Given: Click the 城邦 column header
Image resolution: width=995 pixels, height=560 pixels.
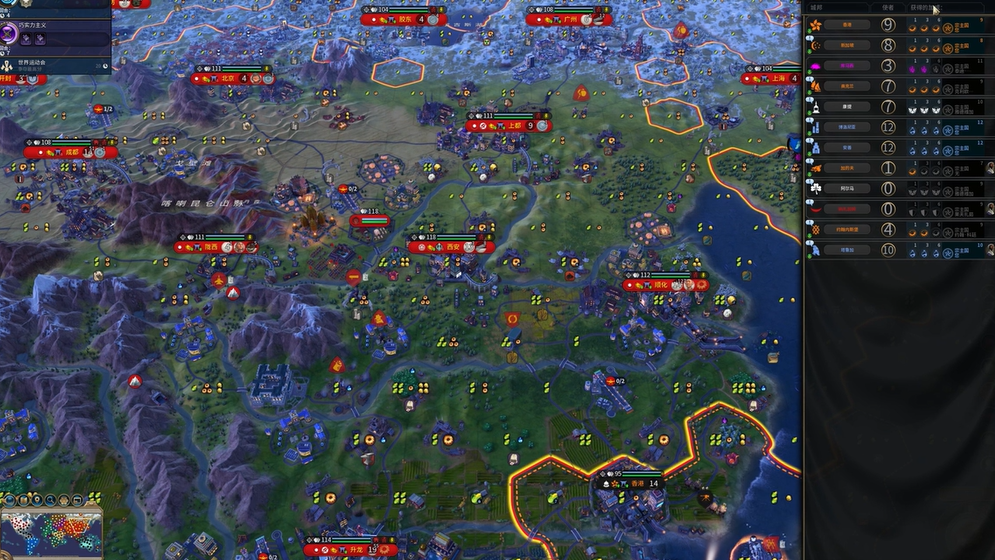Looking at the screenshot, I should pyautogui.click(x=817, y=7).
